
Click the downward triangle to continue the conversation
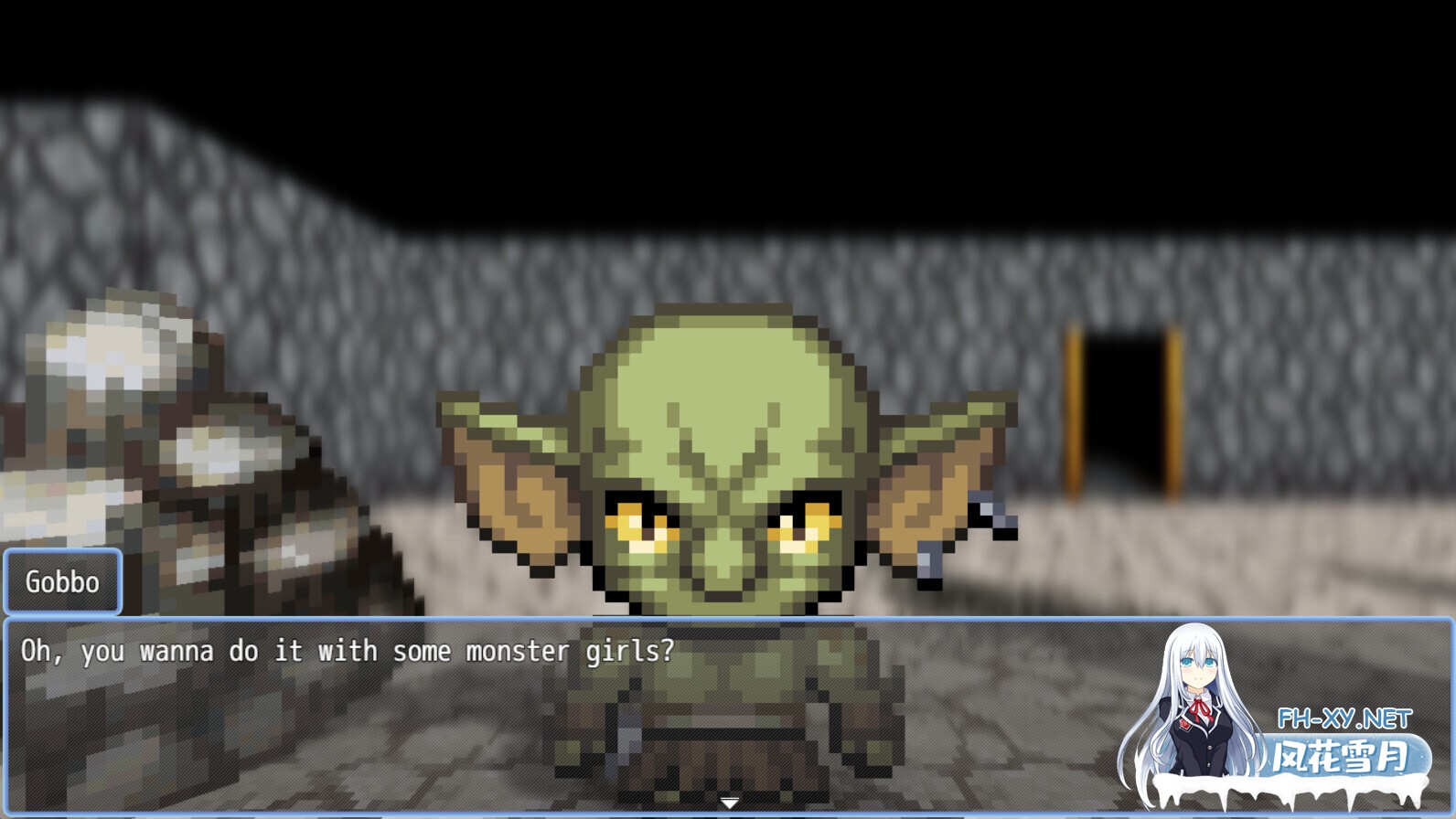728,802
